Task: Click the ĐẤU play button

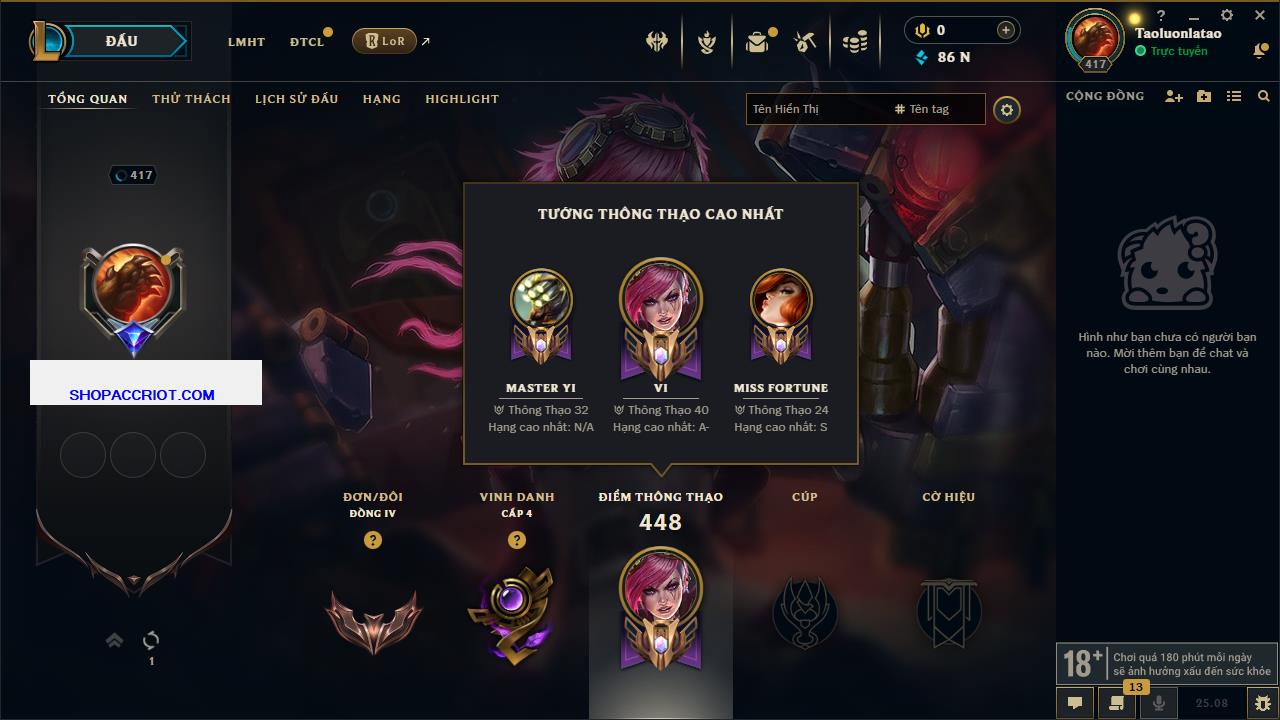Action: [120, 41]
